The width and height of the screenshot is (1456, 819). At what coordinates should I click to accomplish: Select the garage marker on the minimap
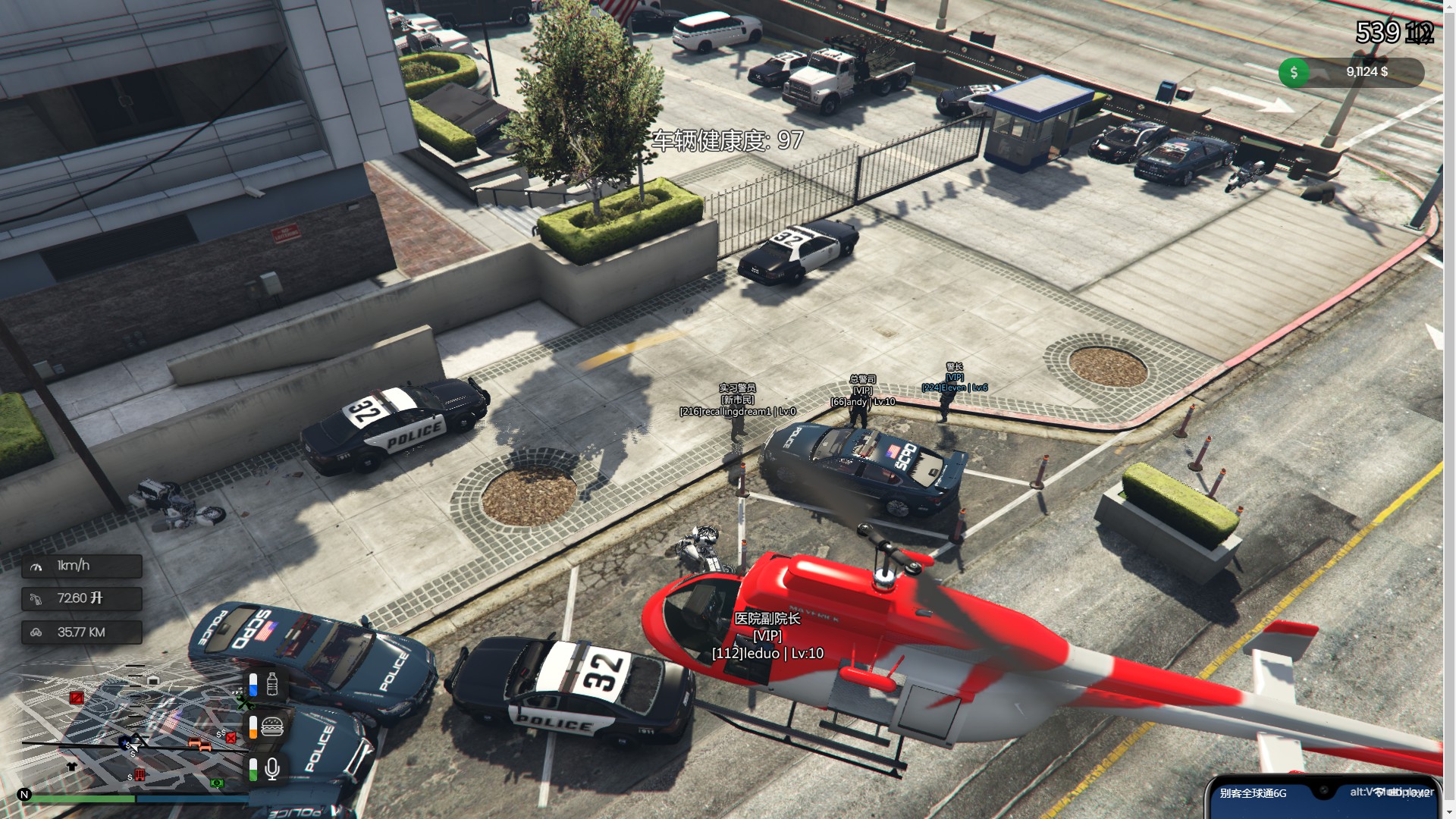153,680
